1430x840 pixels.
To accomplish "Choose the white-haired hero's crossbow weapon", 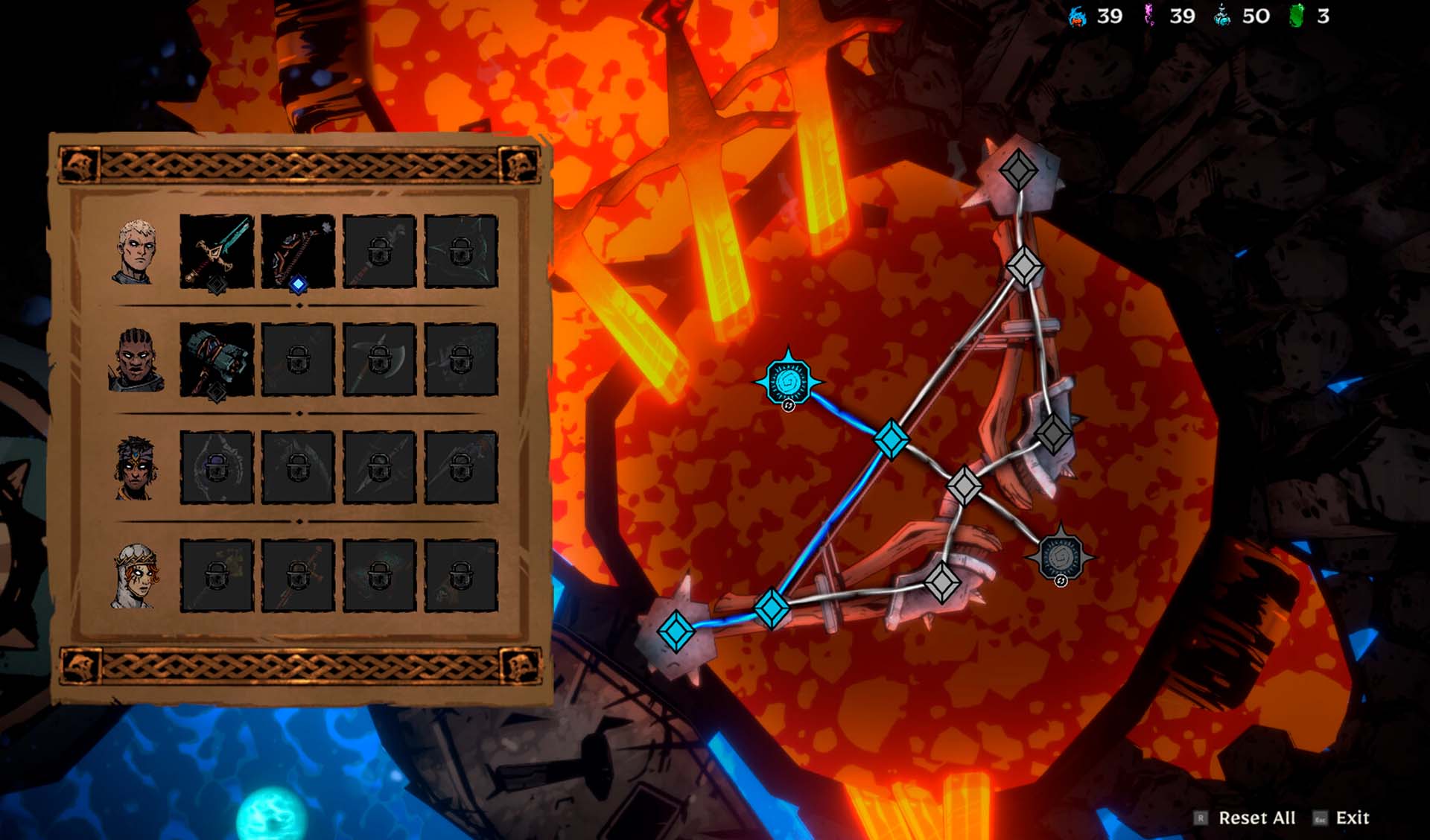I will 298,251.
